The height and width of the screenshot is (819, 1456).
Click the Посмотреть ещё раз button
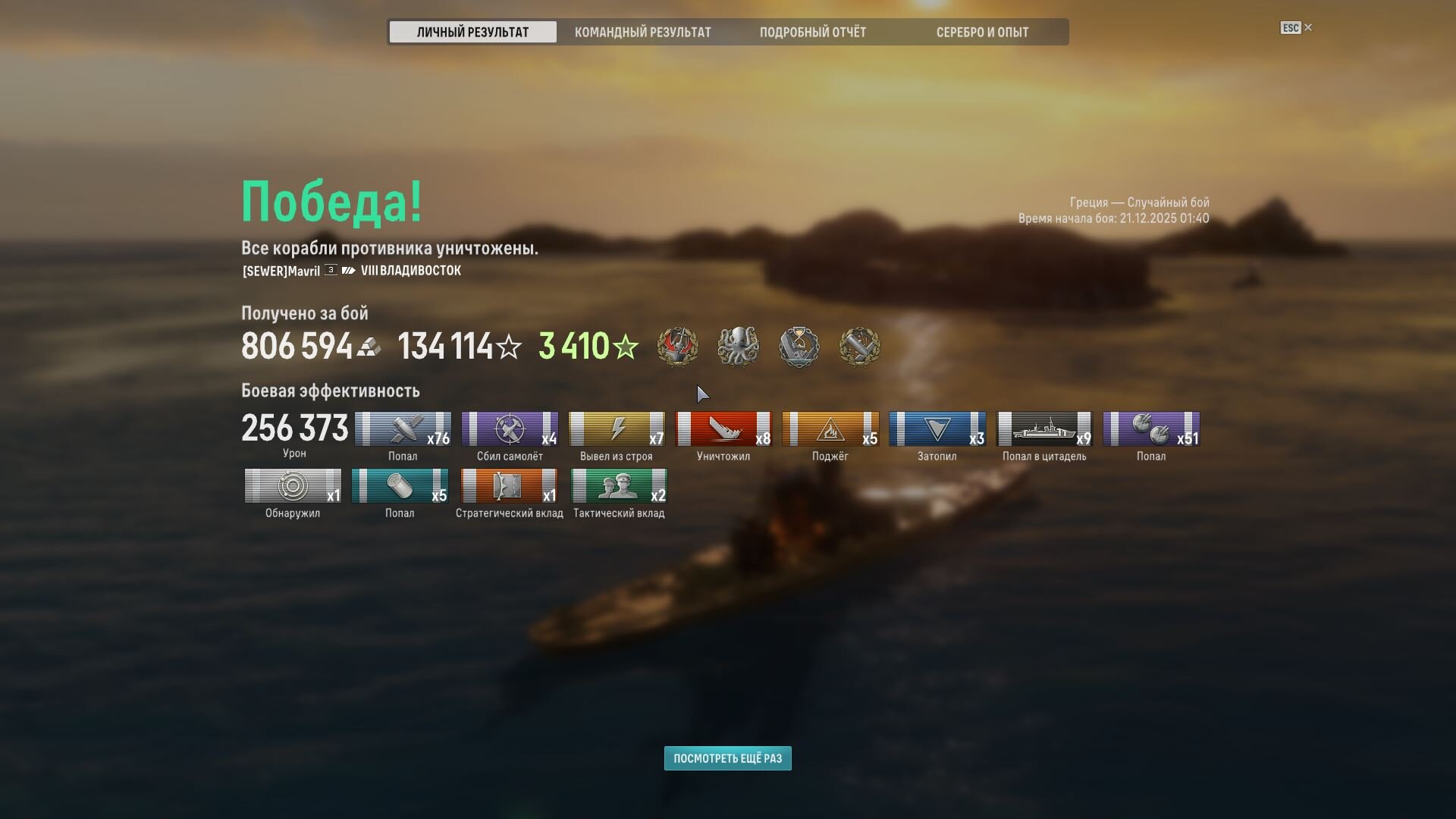(727, 758)
